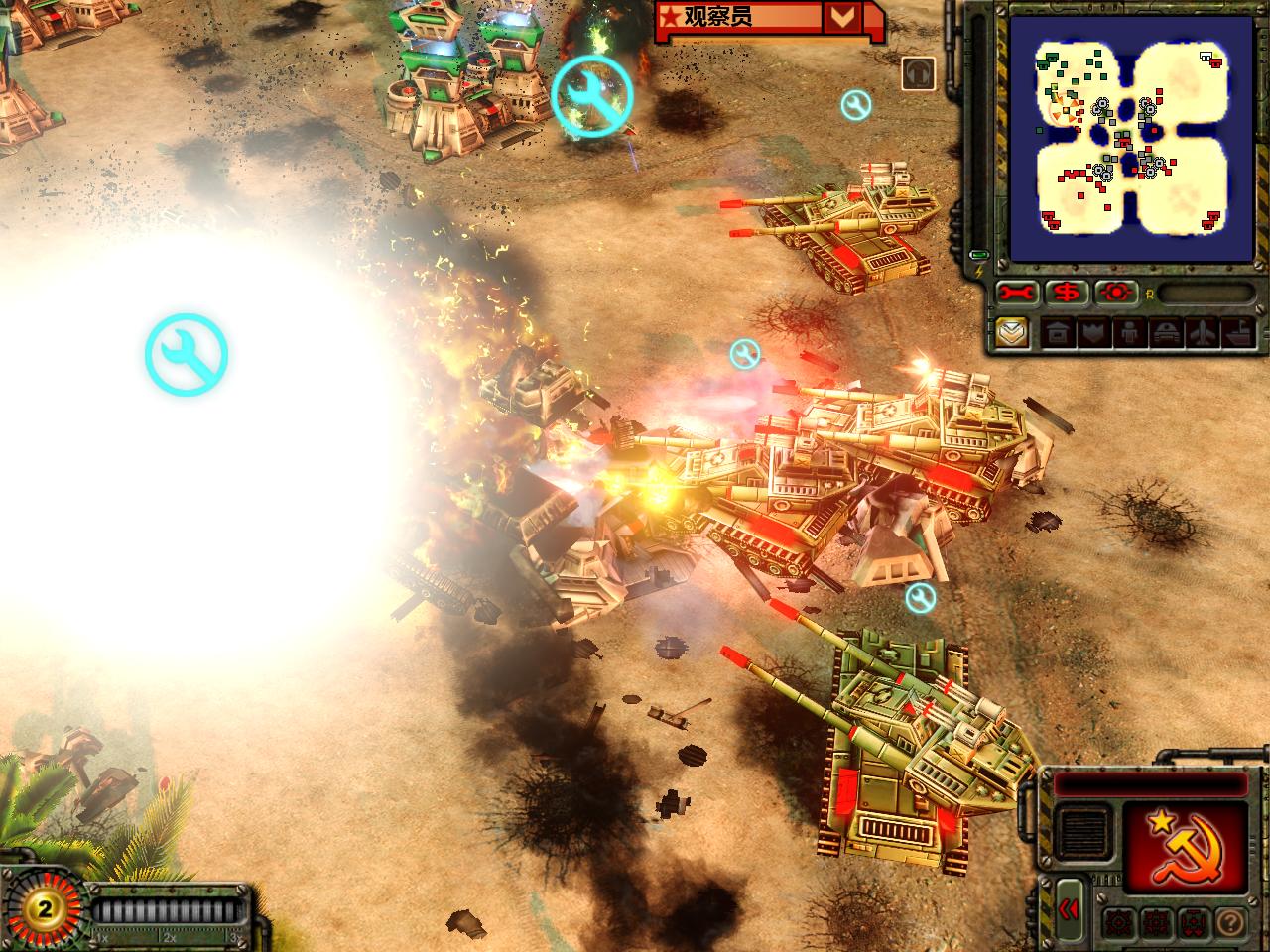This screenshot has width=1270, height=952.
Task: Switch to the defenses shield tab
Action: pyautogui.click(x=1093, y=334)
